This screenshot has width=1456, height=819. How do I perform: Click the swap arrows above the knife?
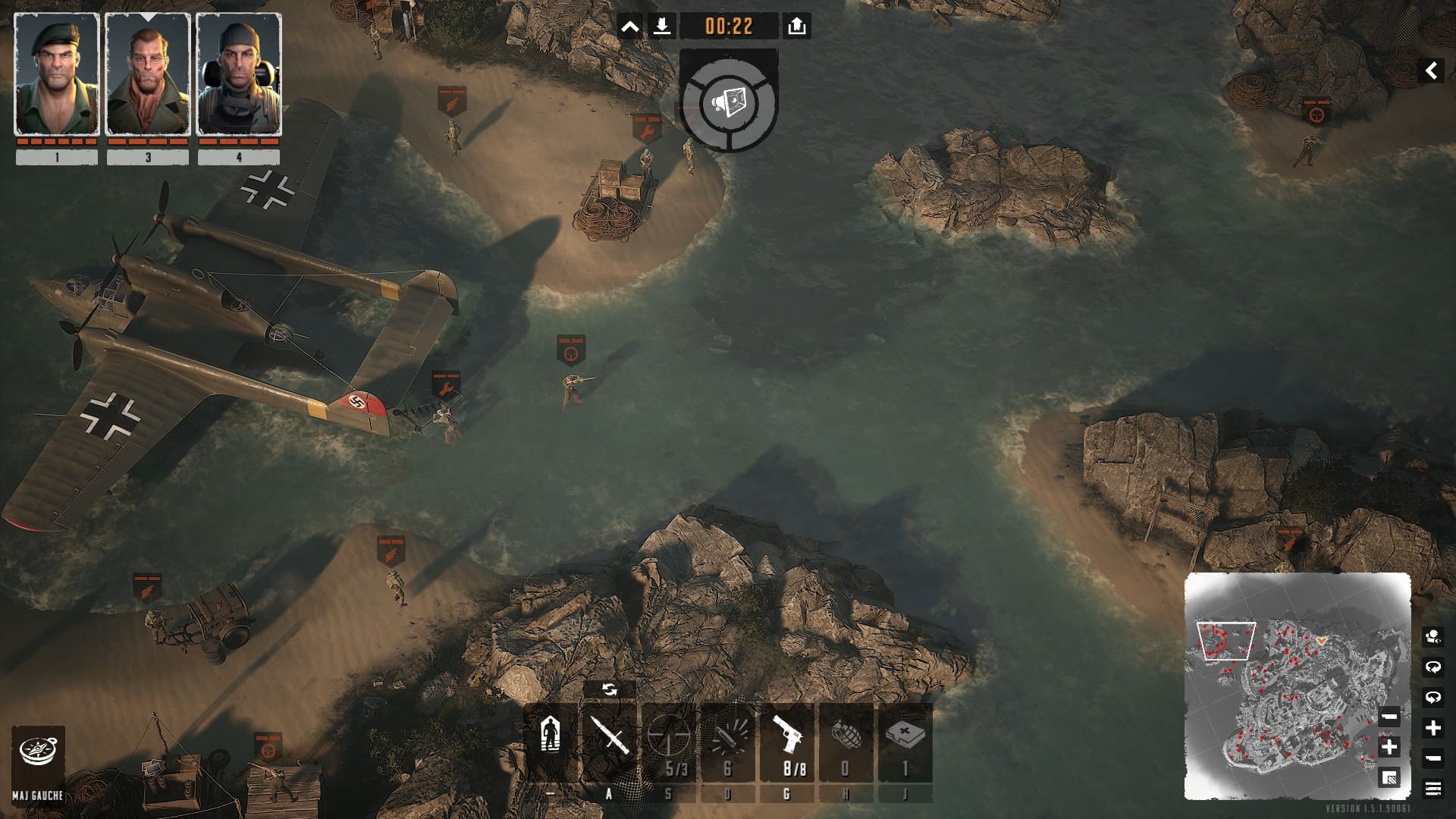point(609,689)
